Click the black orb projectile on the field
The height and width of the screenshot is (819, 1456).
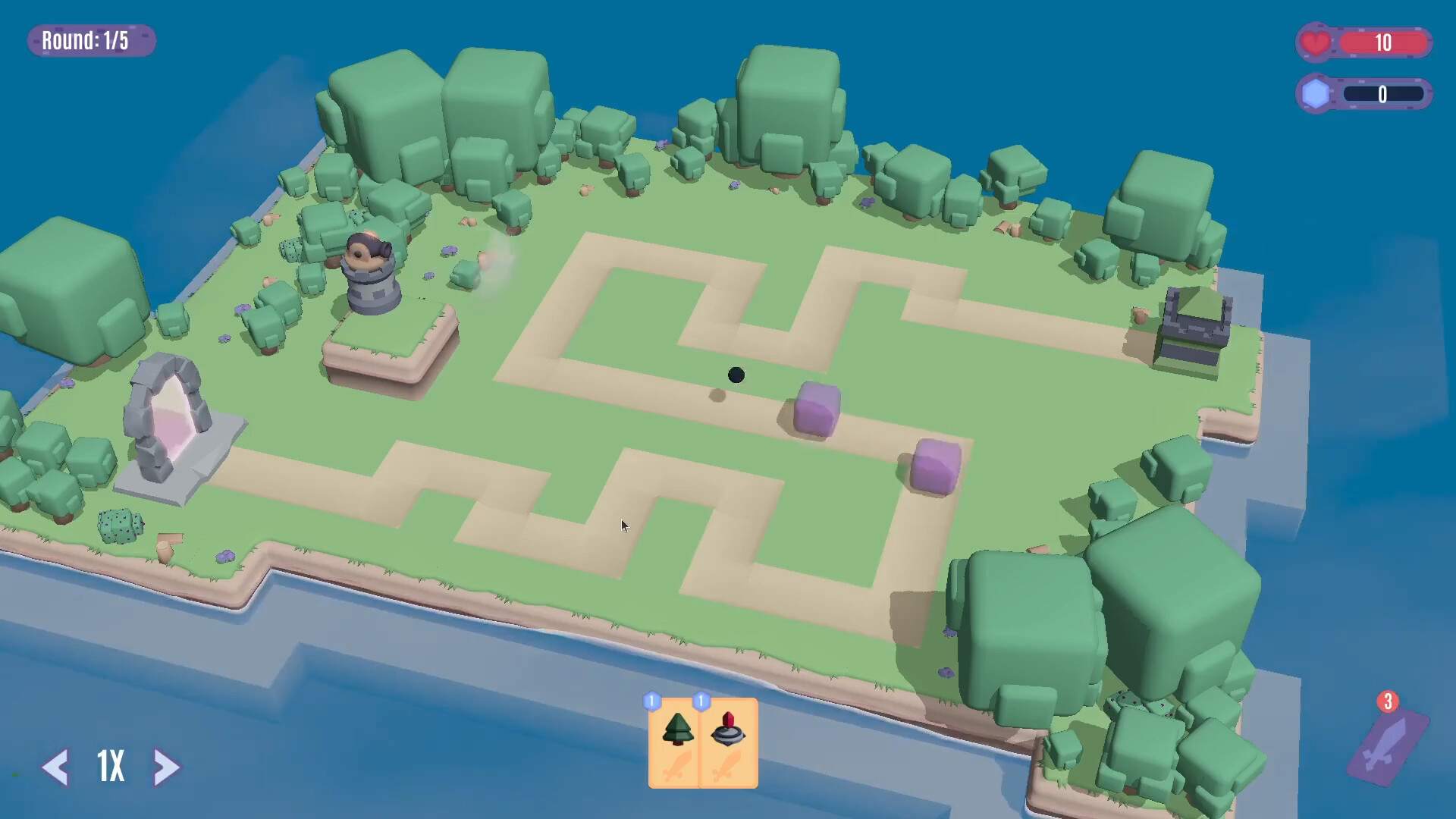tap(734, 375)
